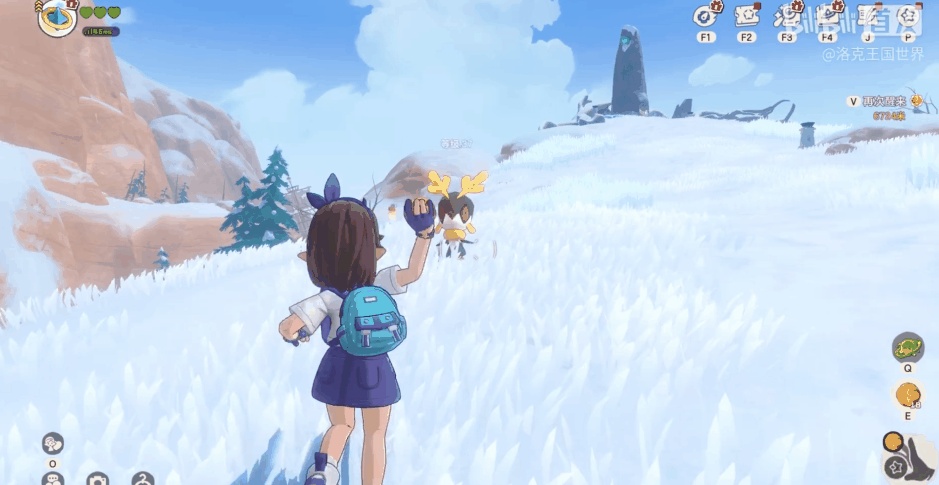Use the green turtle Q skill
This screenshot has width=939, height=485.
(x=907, y=348)
